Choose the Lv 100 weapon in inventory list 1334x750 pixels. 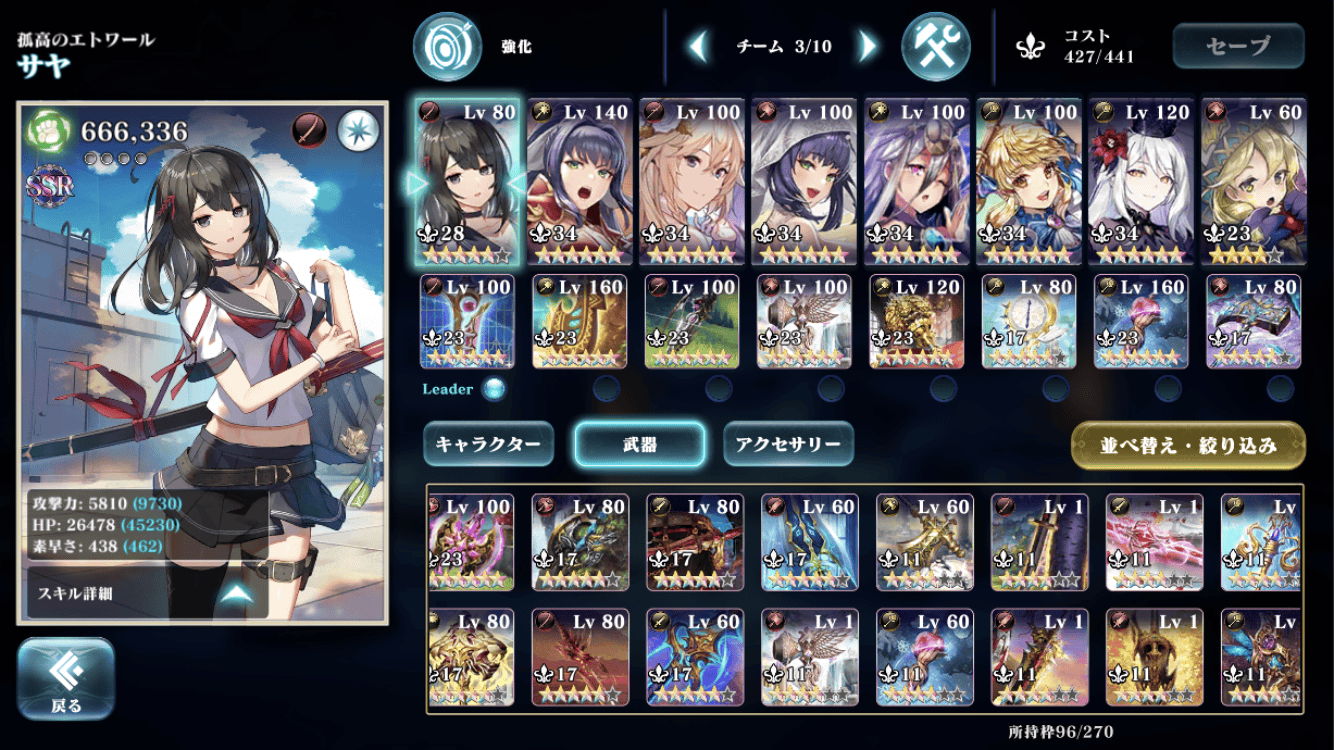click(x=471, y=541)
